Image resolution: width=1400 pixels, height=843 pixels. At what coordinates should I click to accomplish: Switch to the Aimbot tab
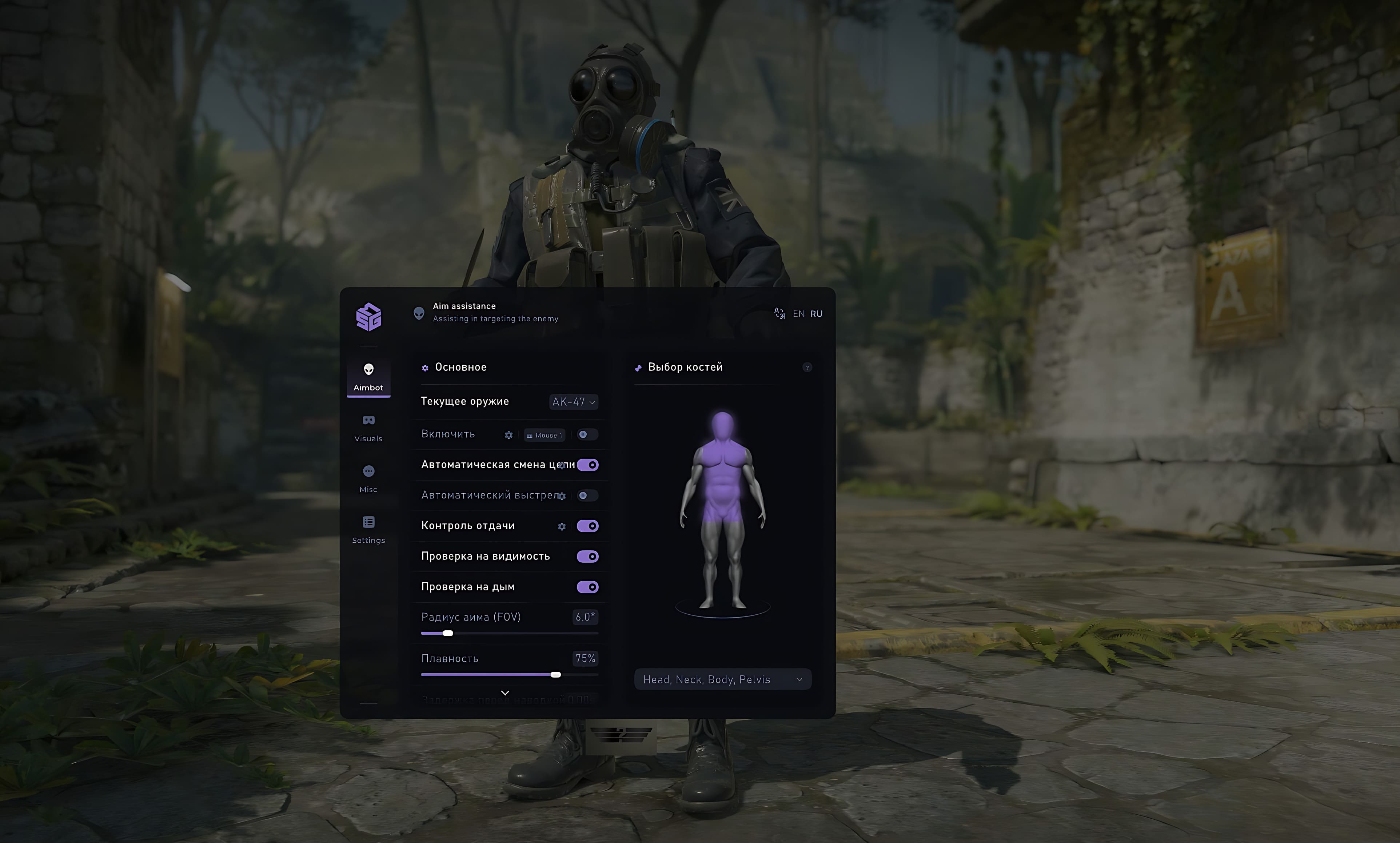[x=368, y=377]
